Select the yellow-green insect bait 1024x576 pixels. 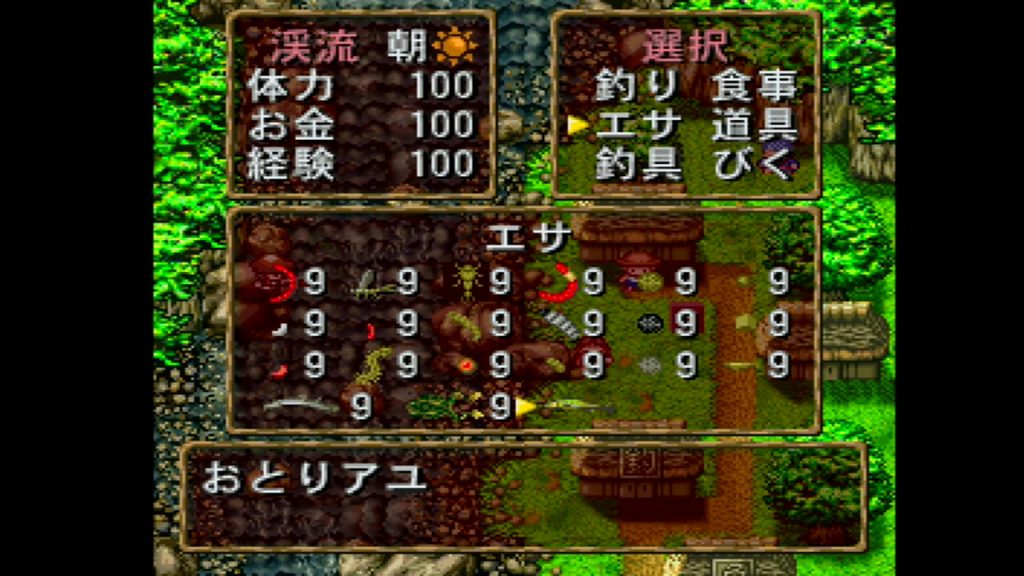pos(466,282)
